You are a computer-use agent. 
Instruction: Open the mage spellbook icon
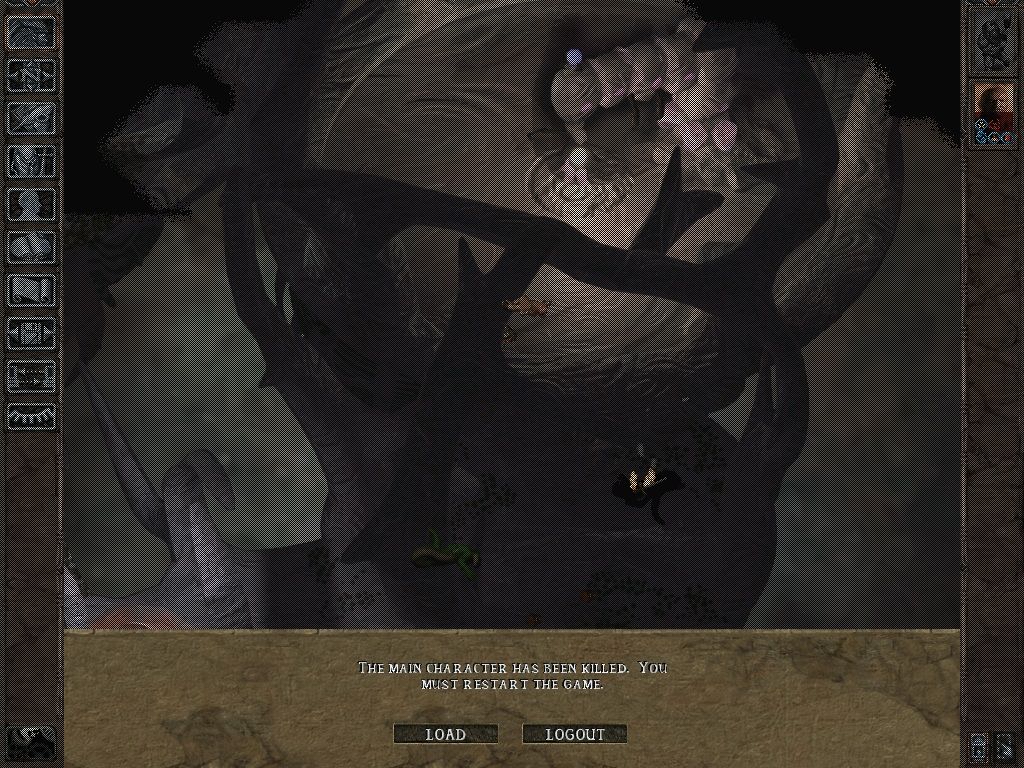(x=32, y=247)
